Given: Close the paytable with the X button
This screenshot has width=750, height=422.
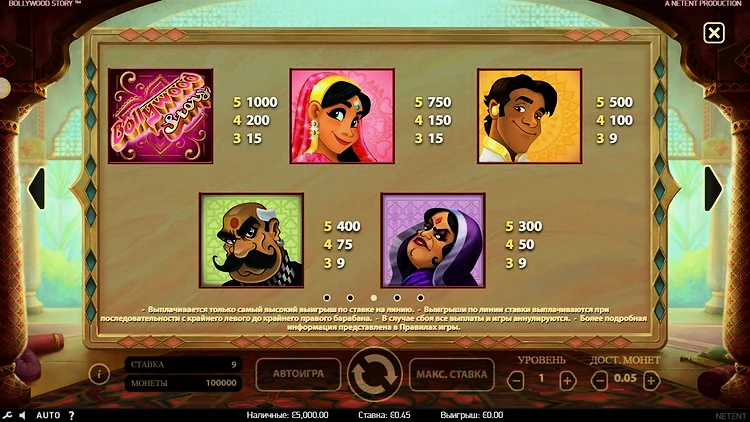Looking at the screenshot, I should [x=713, y=34].
